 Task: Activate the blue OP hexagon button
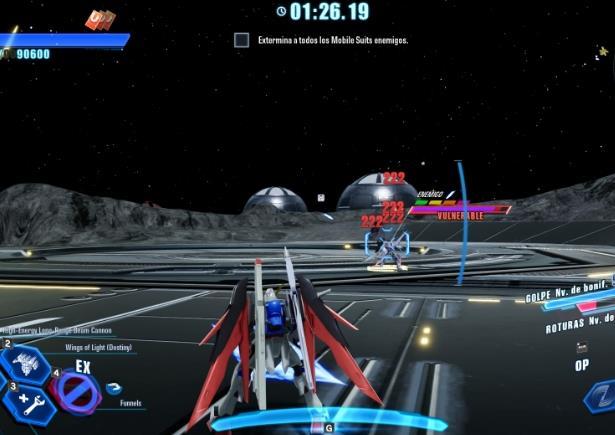coord(600,396)
